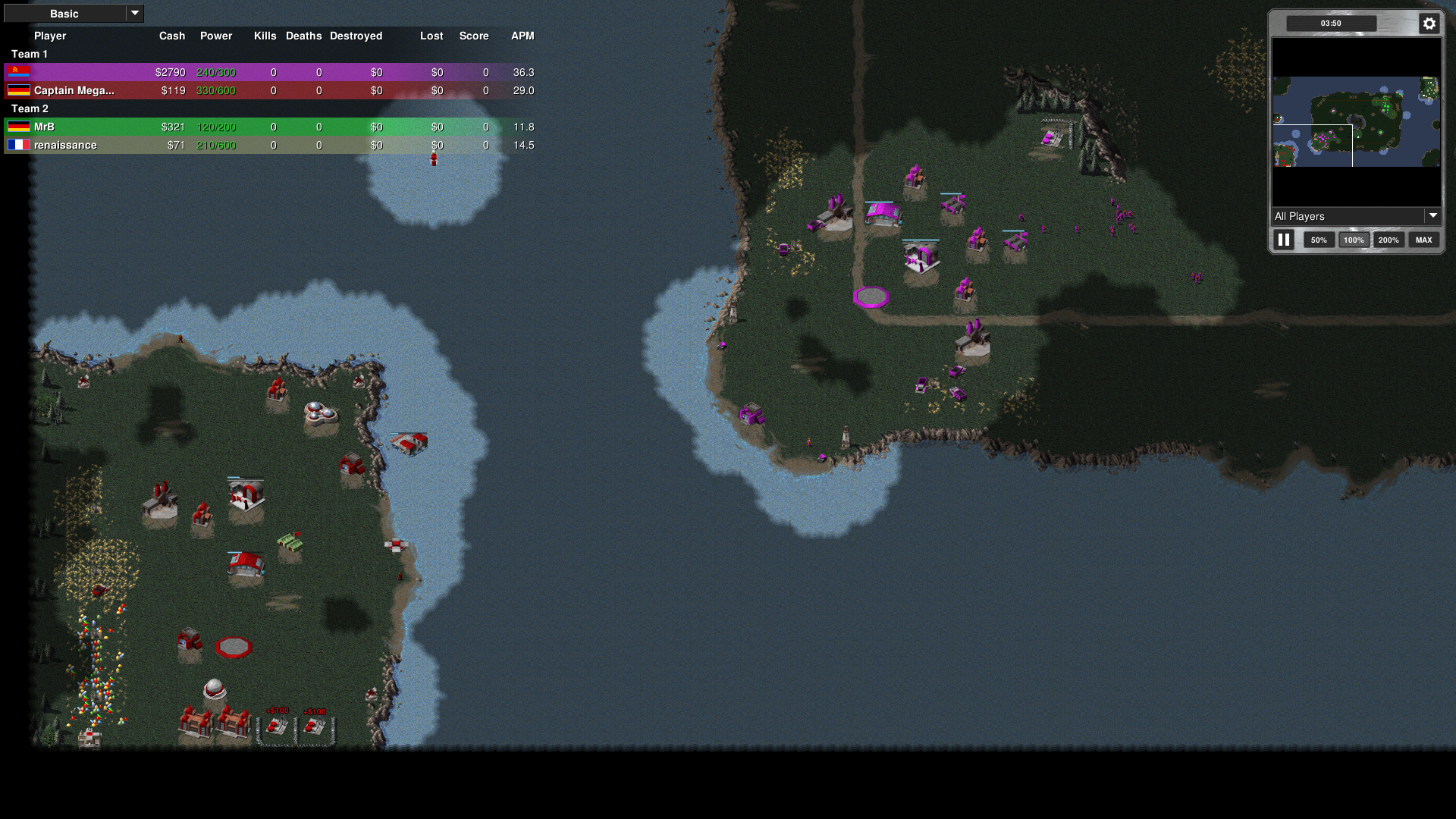Open the Basic stats dropdown
This screenshot has width=1456, height=819.
coord(74,14)
